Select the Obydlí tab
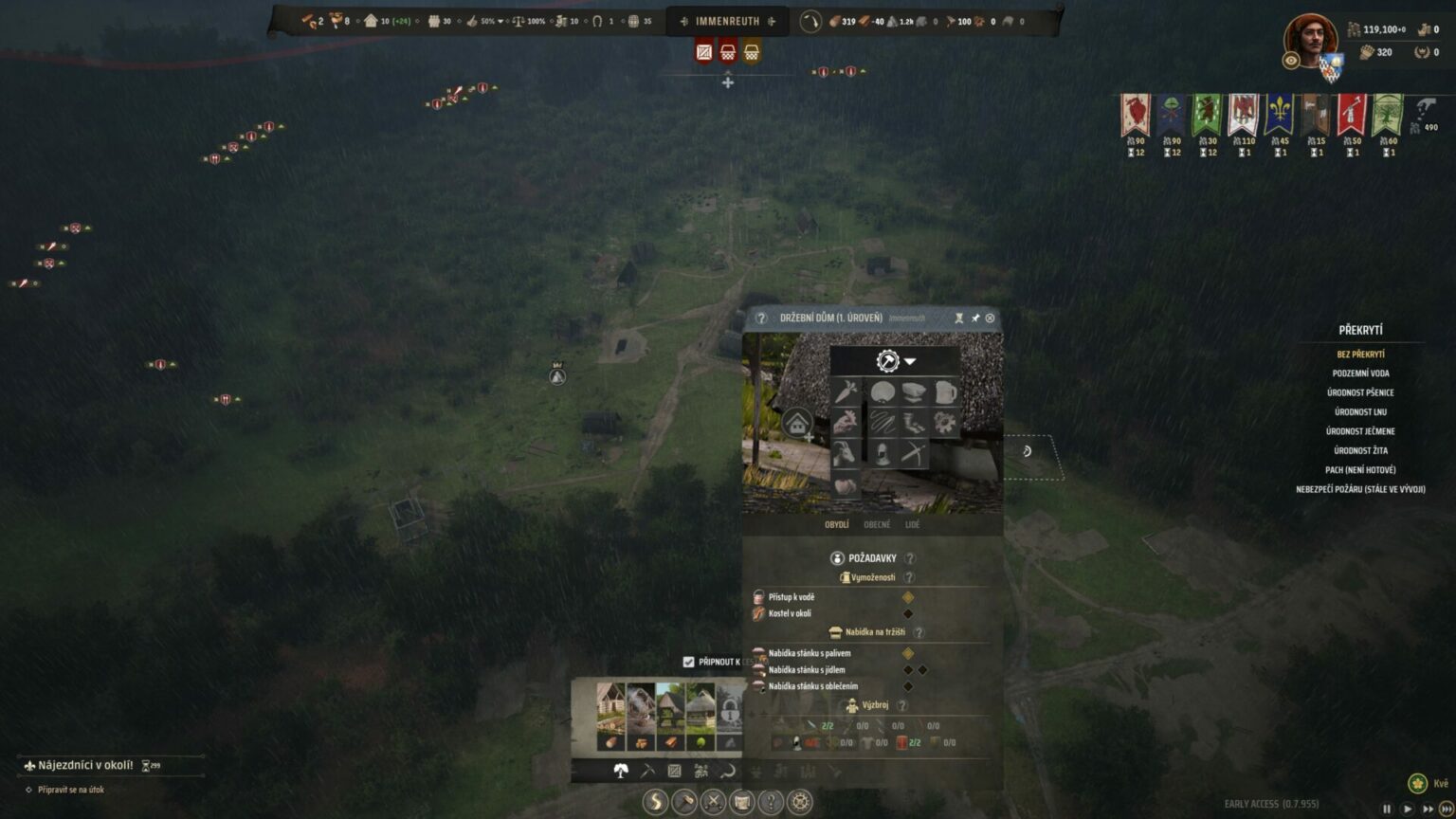The height and width of the screenshot is (819, 1456). tap(836, 524)
